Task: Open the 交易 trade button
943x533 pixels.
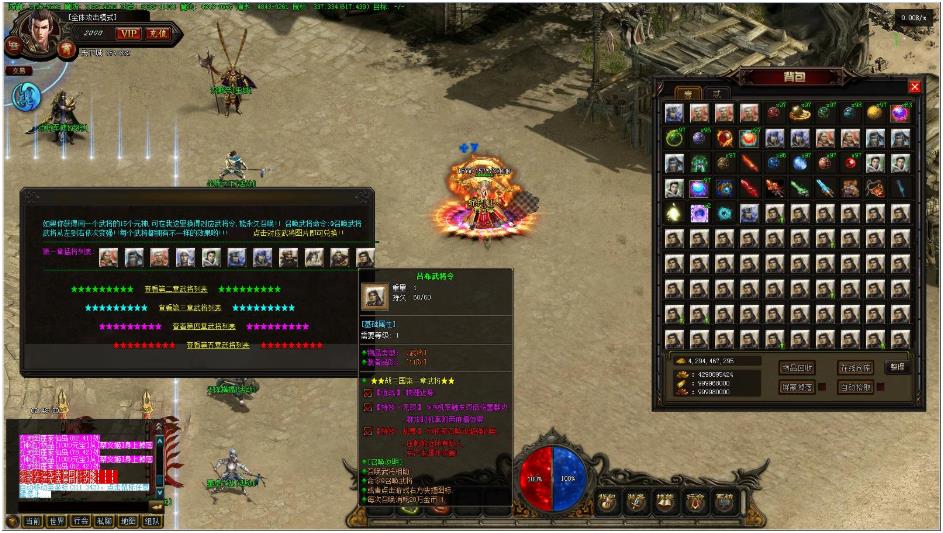Action: coord(20,70)
